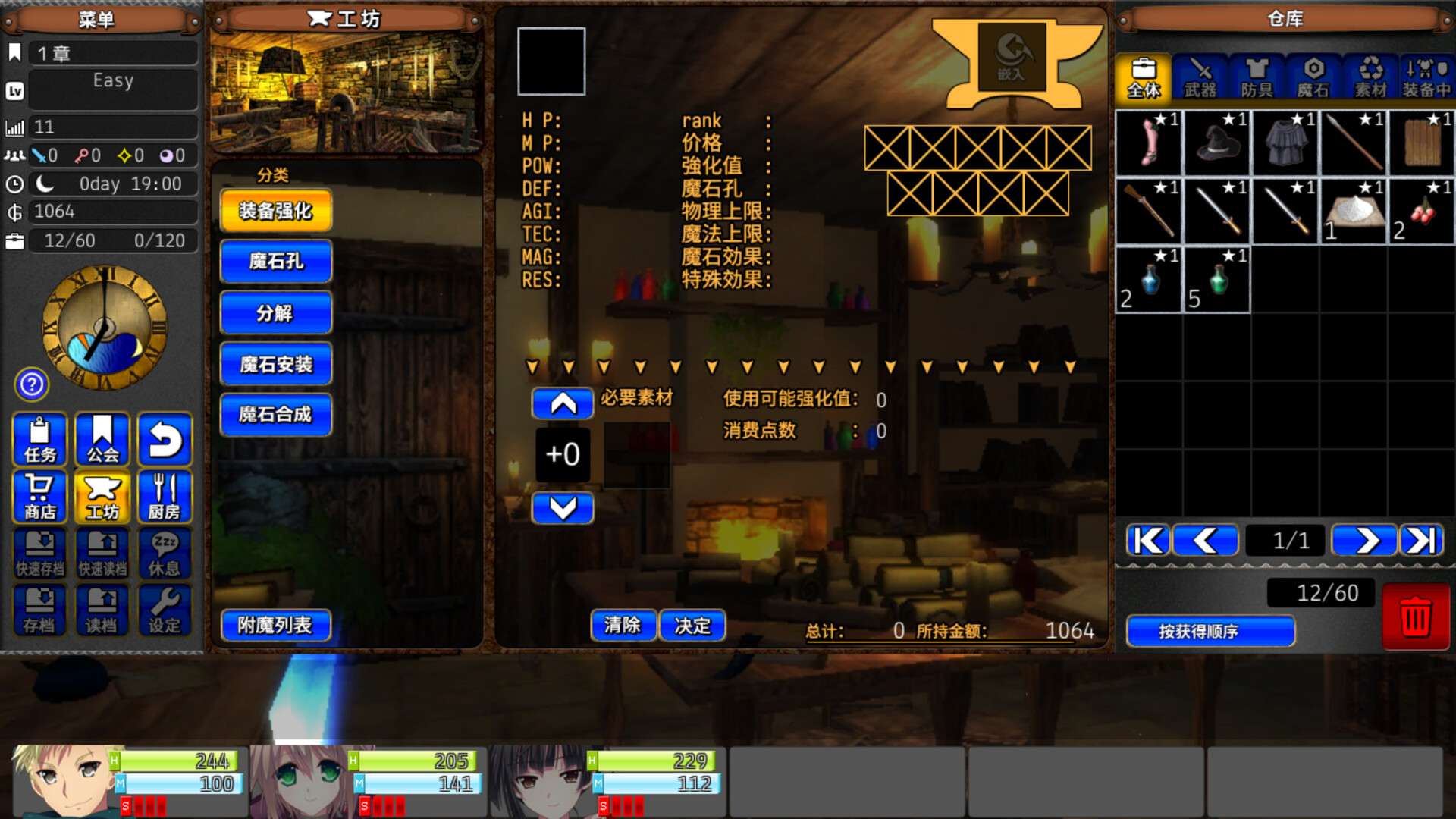Viewport: 1456px width, 819px height.
Task: Open 设定 settings wrench icon
Action: [165, 610]
